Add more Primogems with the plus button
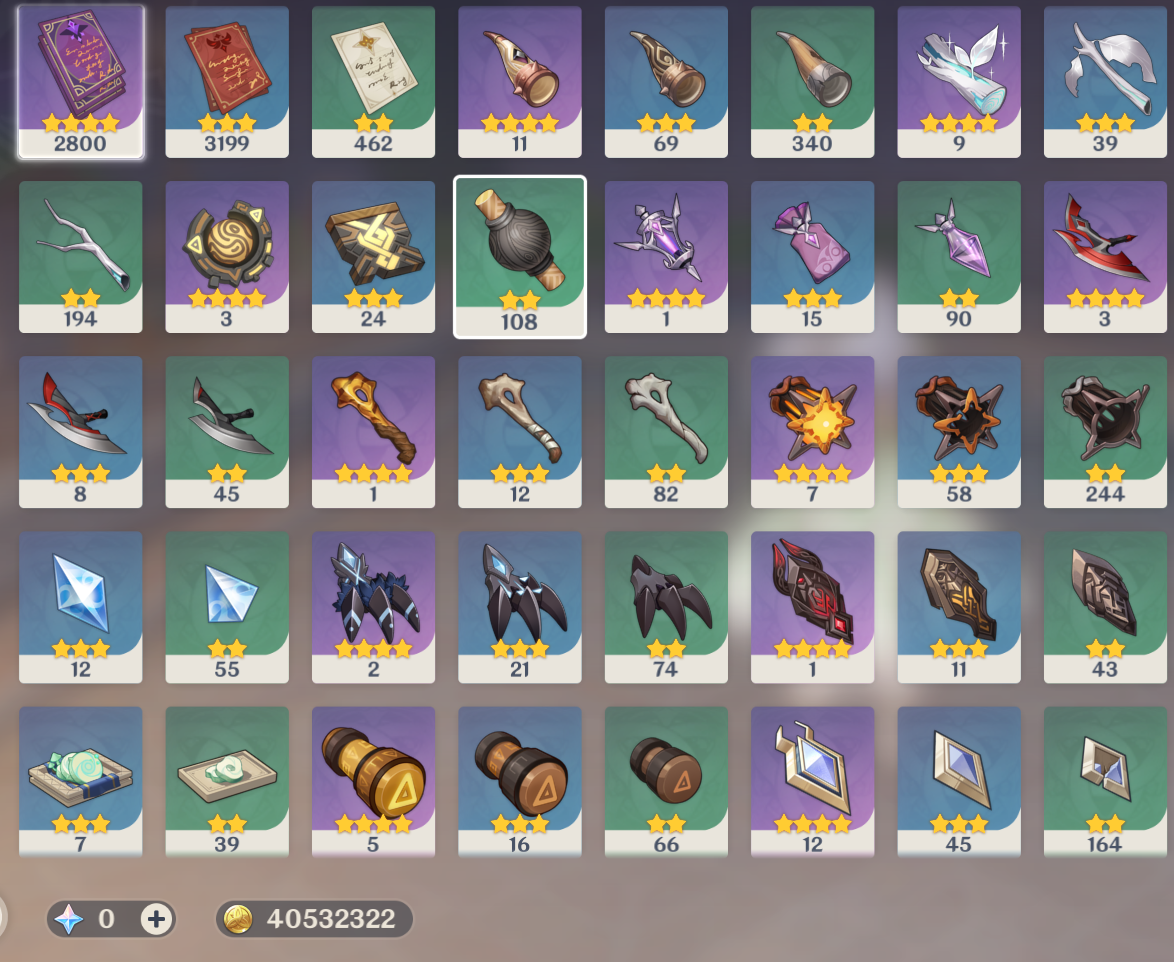The height and width of the screenshot is (962, 1174). (x=156, y=918)
